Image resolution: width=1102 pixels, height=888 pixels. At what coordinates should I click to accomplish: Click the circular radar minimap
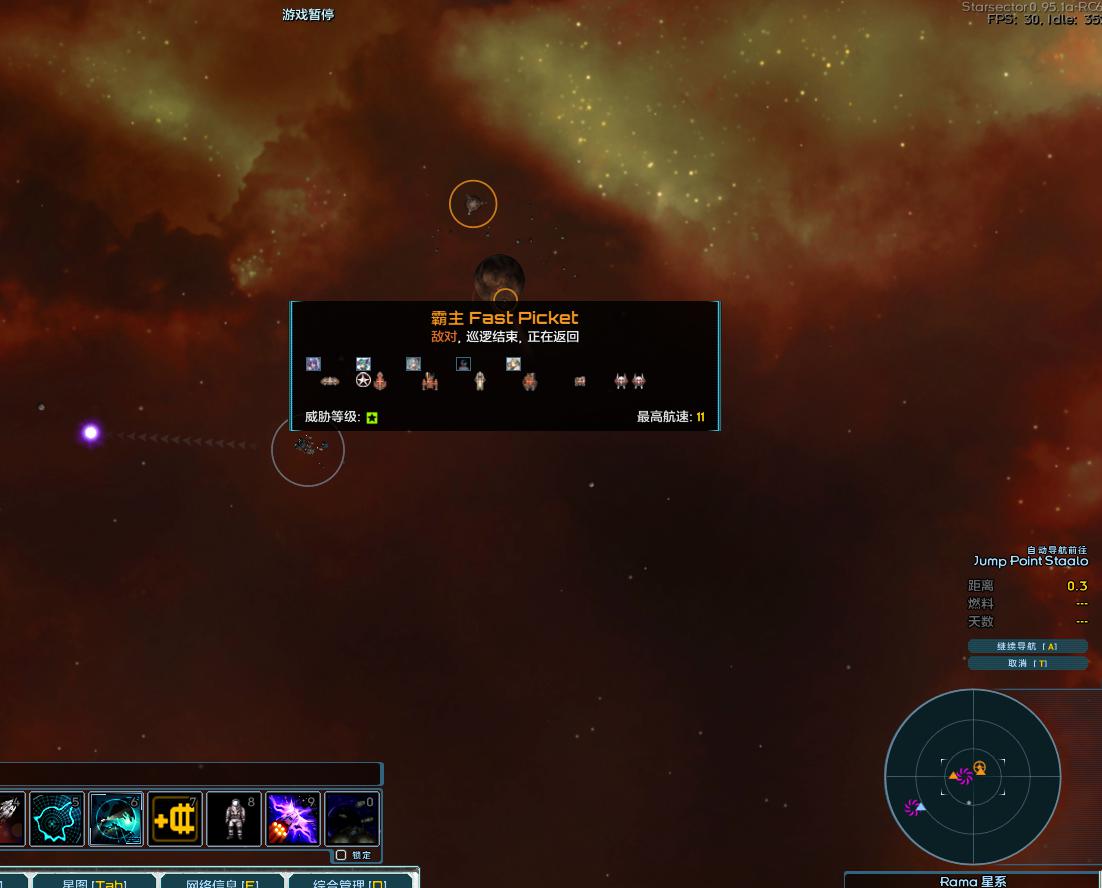972,777
